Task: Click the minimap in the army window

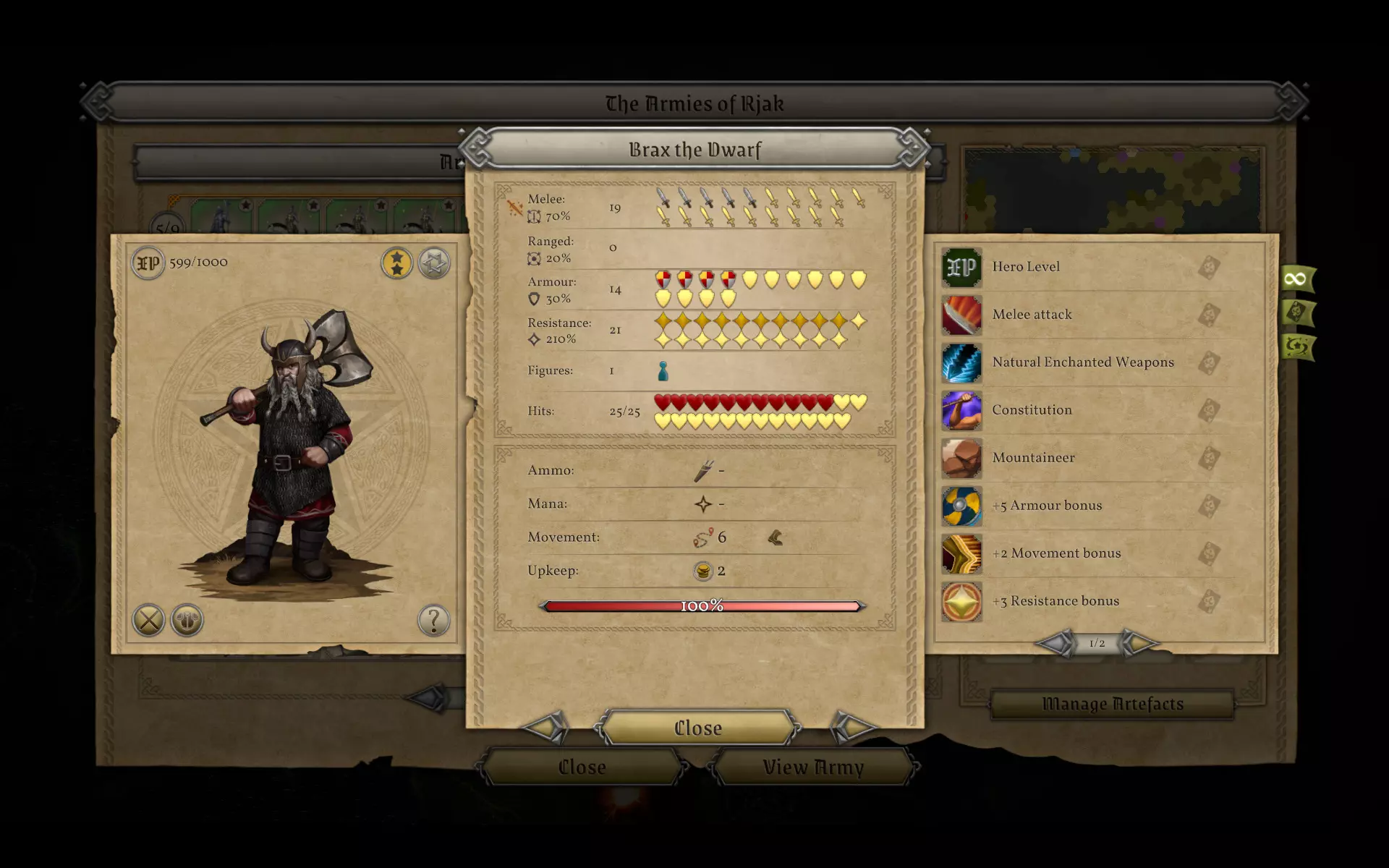Action: click(x=1112, y=190)
